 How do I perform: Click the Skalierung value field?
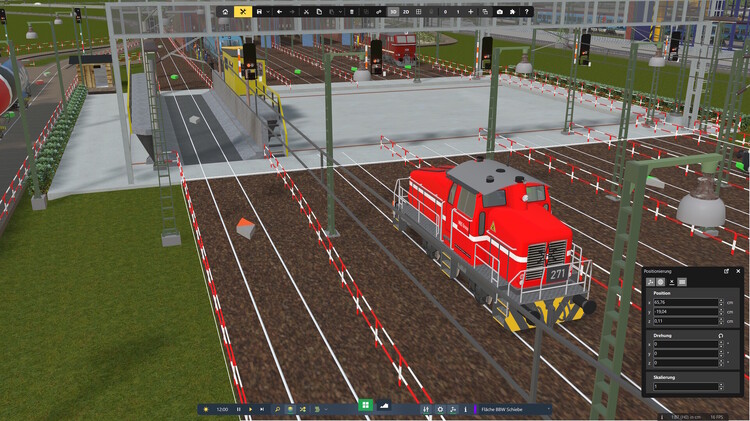(685, 386)
